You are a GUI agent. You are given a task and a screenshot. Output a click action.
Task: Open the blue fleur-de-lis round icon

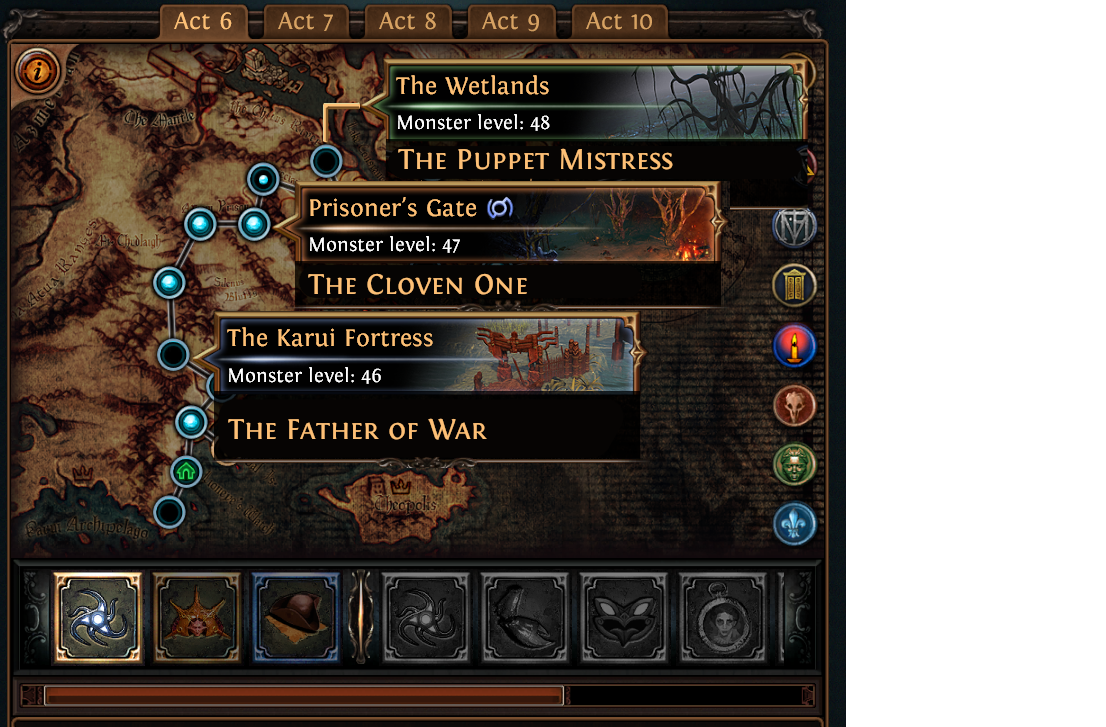pyautogui.click(x=795, y=523)
